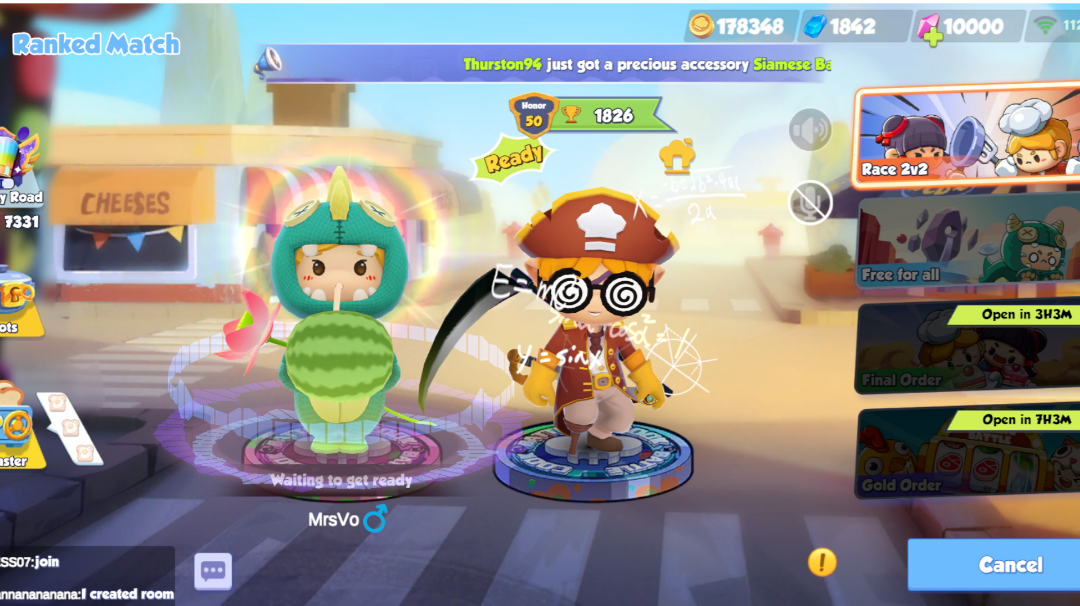View the MrsVo player name tag
1080x606 pixels.
pos(346,520)
